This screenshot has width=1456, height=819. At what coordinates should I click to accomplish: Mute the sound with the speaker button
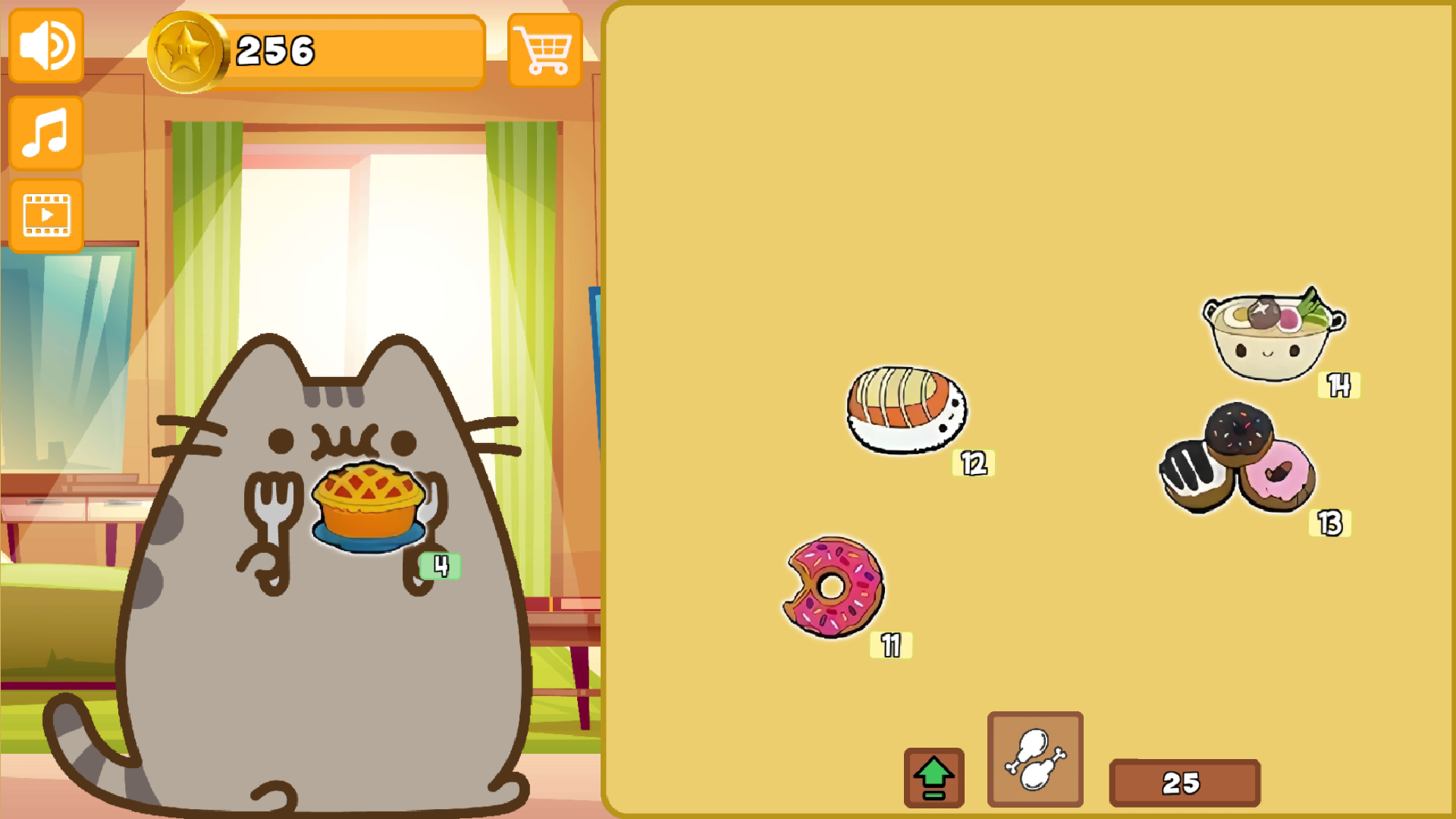pos(45,45)
